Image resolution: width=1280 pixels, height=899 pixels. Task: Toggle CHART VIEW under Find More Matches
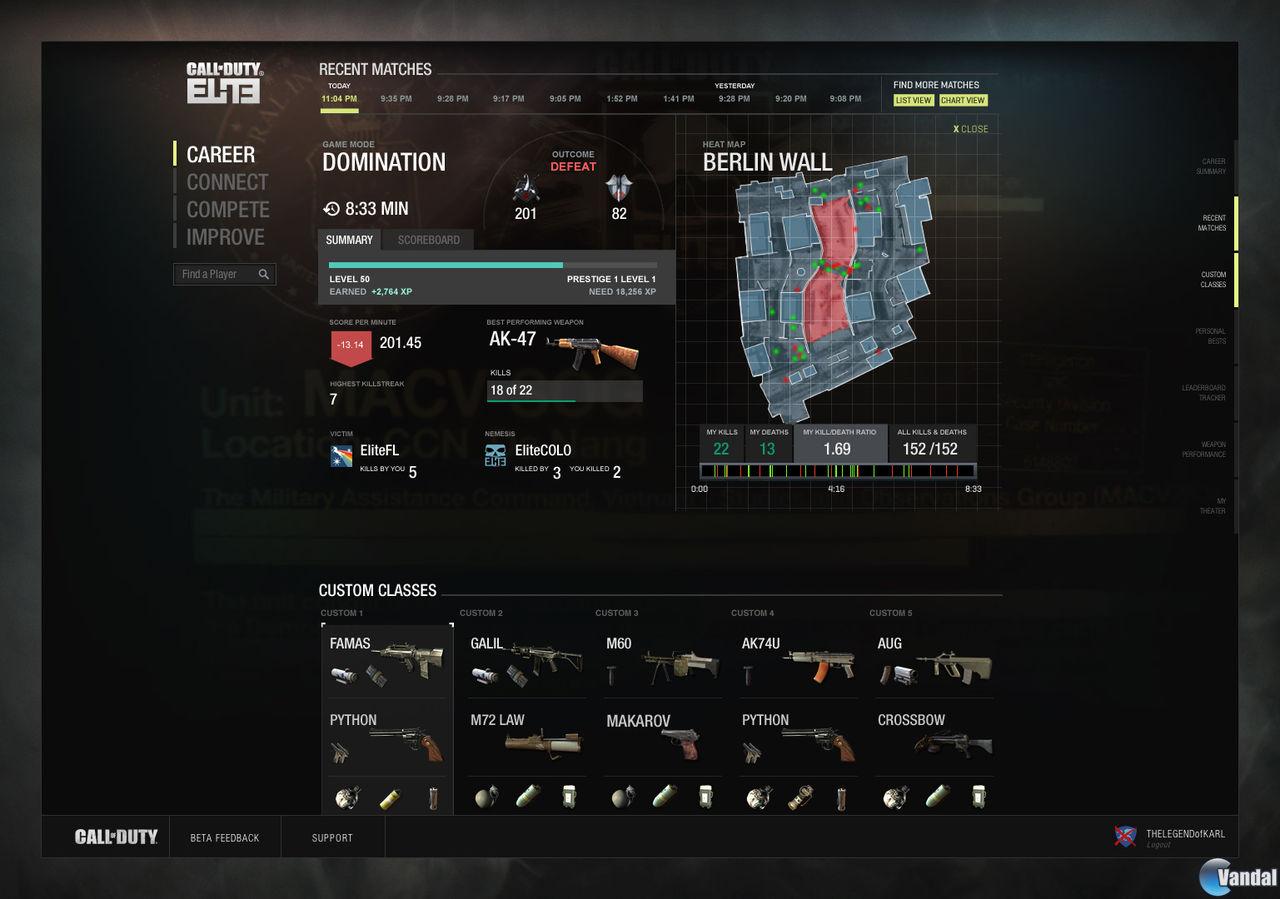point(962,100)
